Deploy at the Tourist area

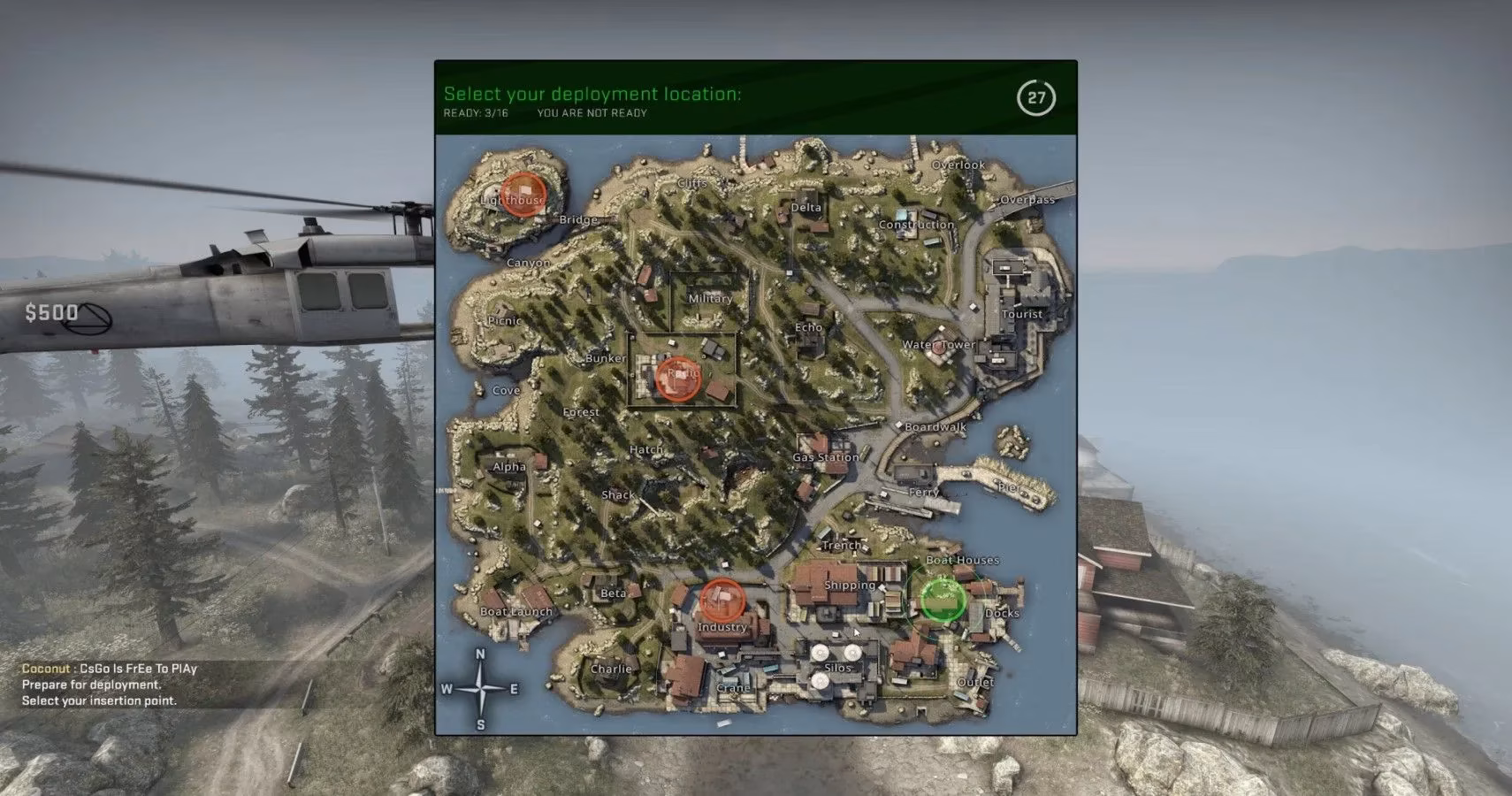click(1021, 313)
